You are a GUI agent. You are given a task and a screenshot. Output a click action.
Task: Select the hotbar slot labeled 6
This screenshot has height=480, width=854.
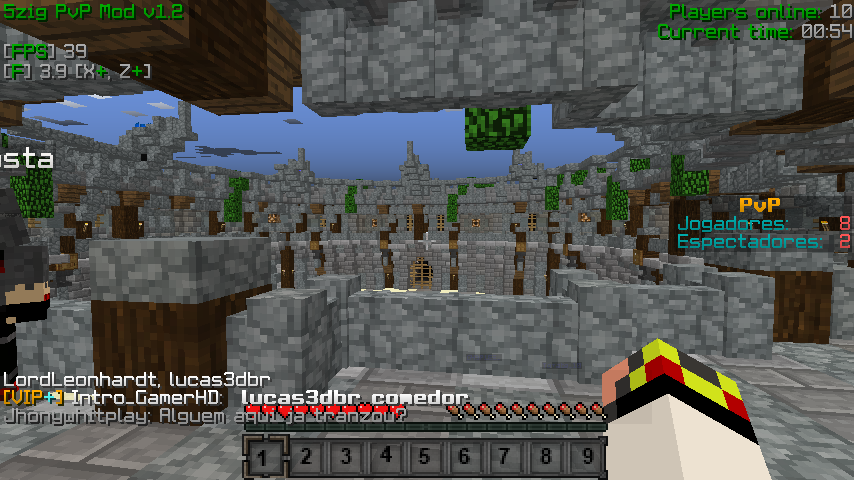pyautogui.click(x=466, y=458)
